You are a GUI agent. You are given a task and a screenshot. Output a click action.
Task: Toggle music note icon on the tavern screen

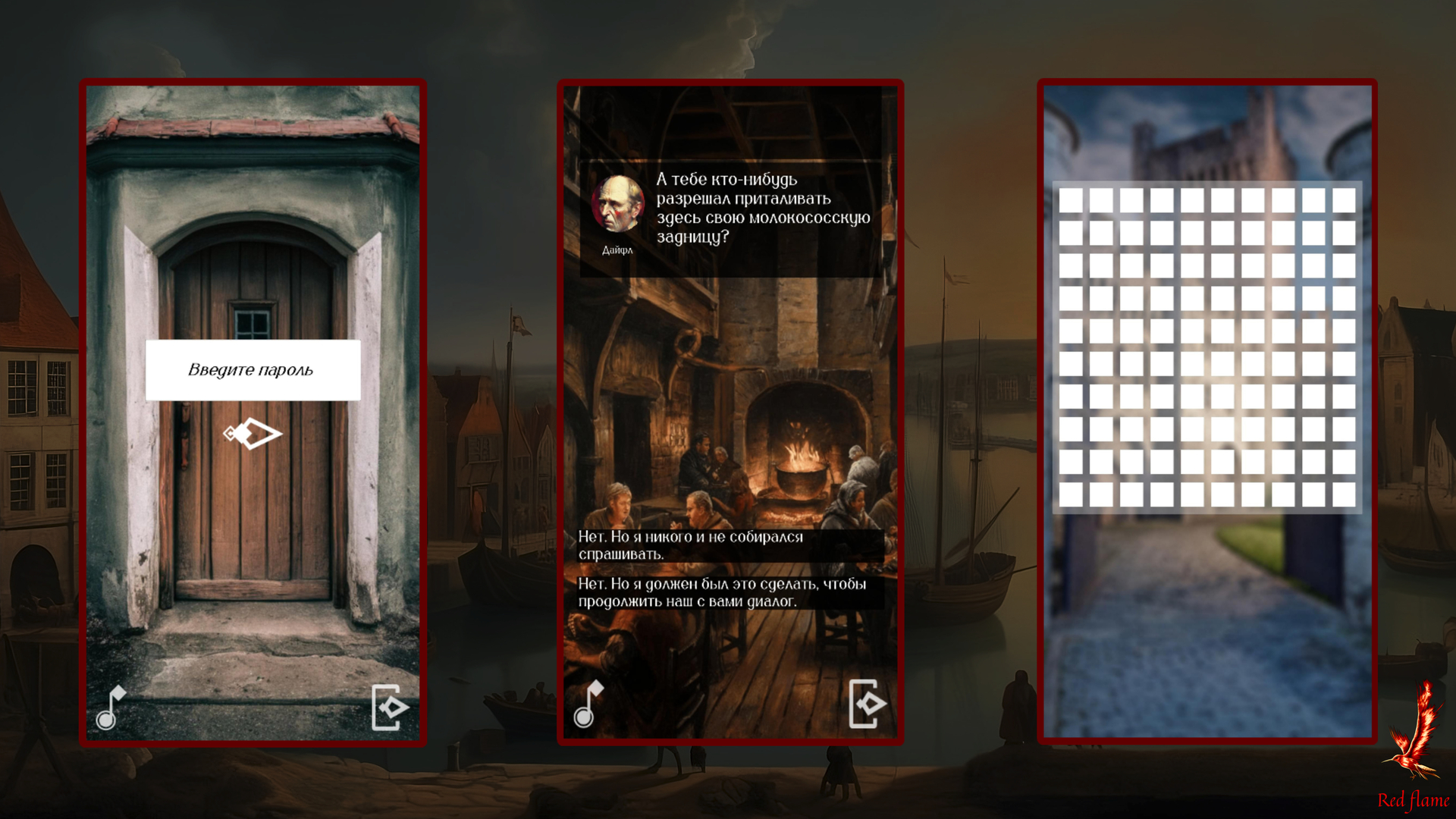588,704
